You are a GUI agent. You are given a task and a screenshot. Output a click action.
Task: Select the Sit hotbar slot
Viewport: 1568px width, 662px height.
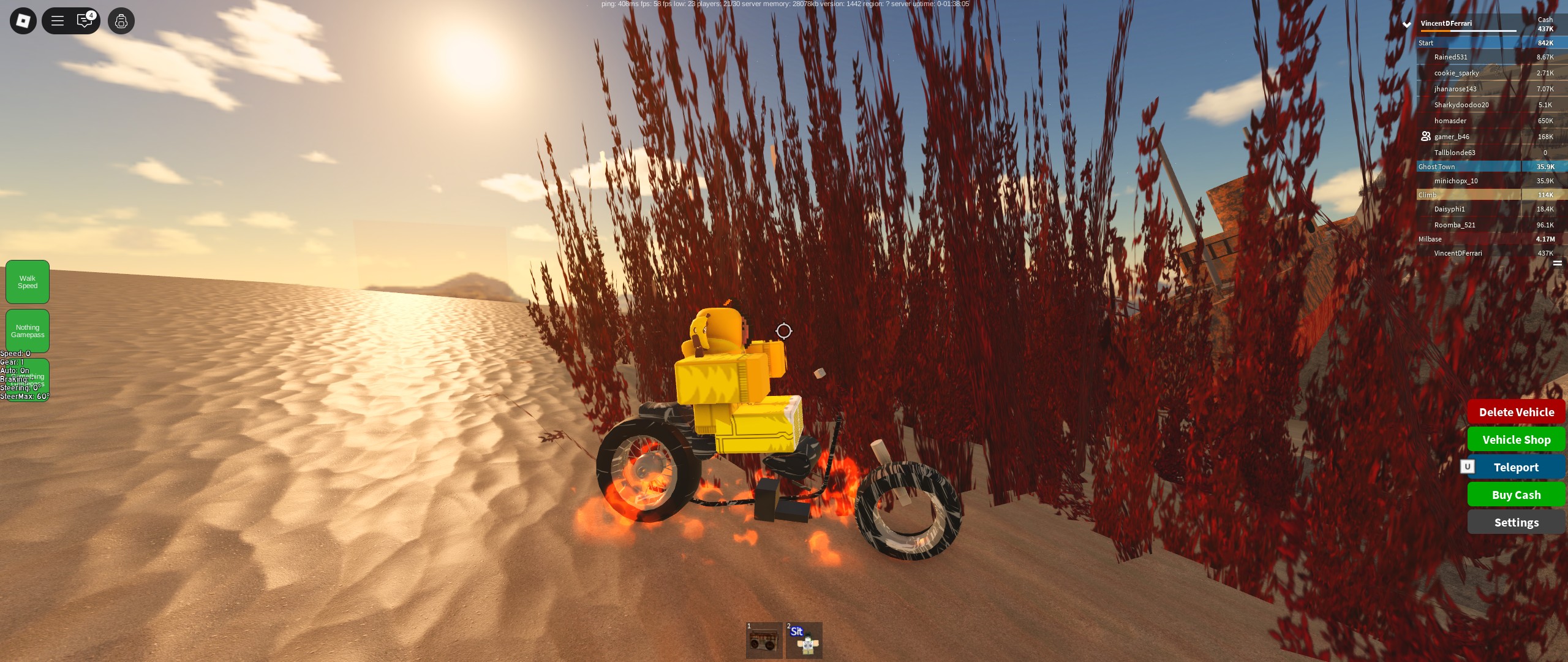click(x=804, y=641)
